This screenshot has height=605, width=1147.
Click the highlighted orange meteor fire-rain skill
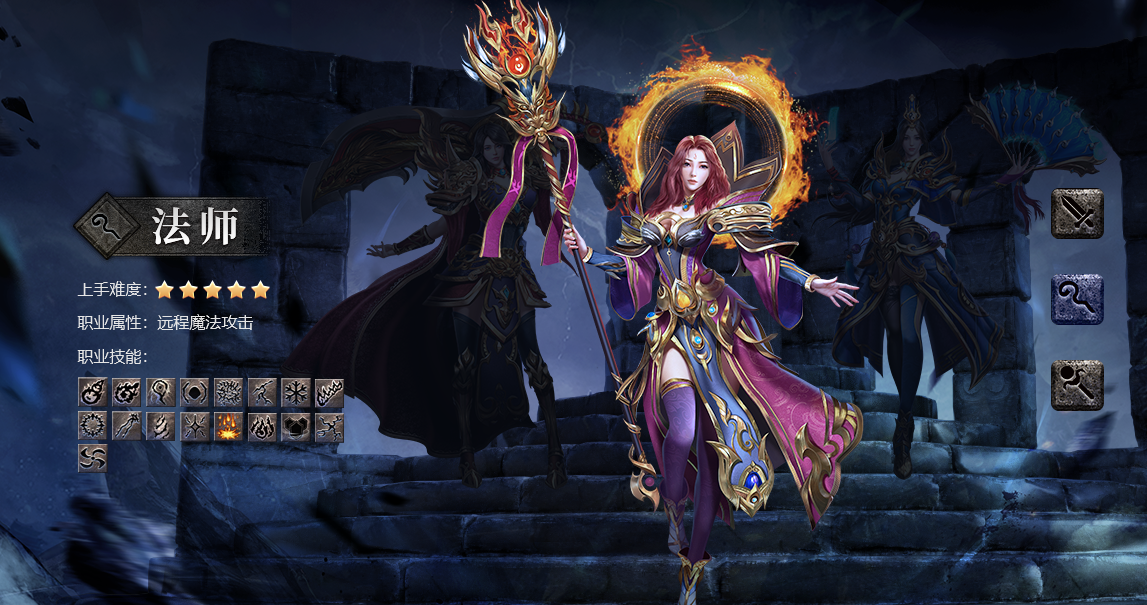coord(228,427)
